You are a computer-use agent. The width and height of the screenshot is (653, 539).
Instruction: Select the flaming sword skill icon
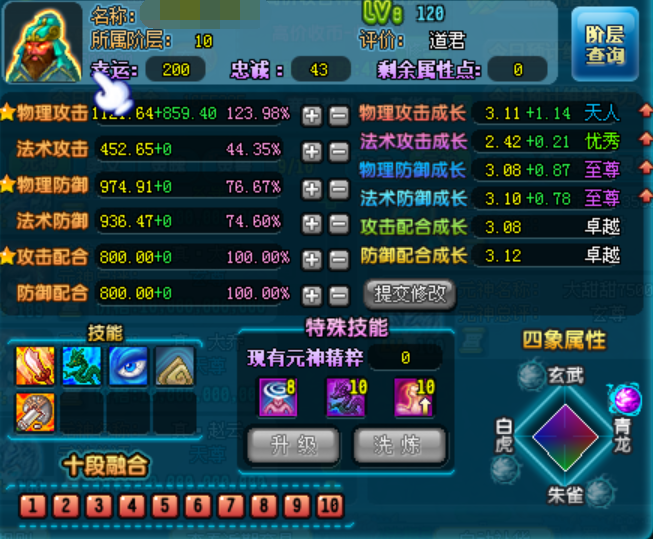pyautogui.click(x=35, y=367)
